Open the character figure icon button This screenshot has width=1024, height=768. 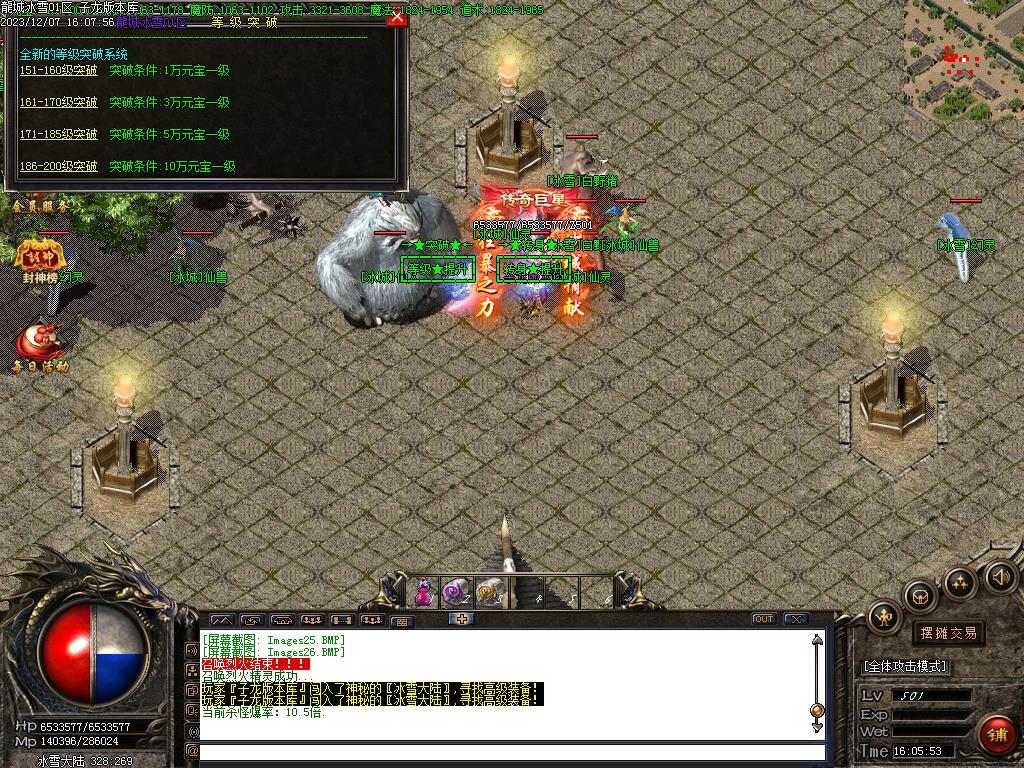point(884,617)
